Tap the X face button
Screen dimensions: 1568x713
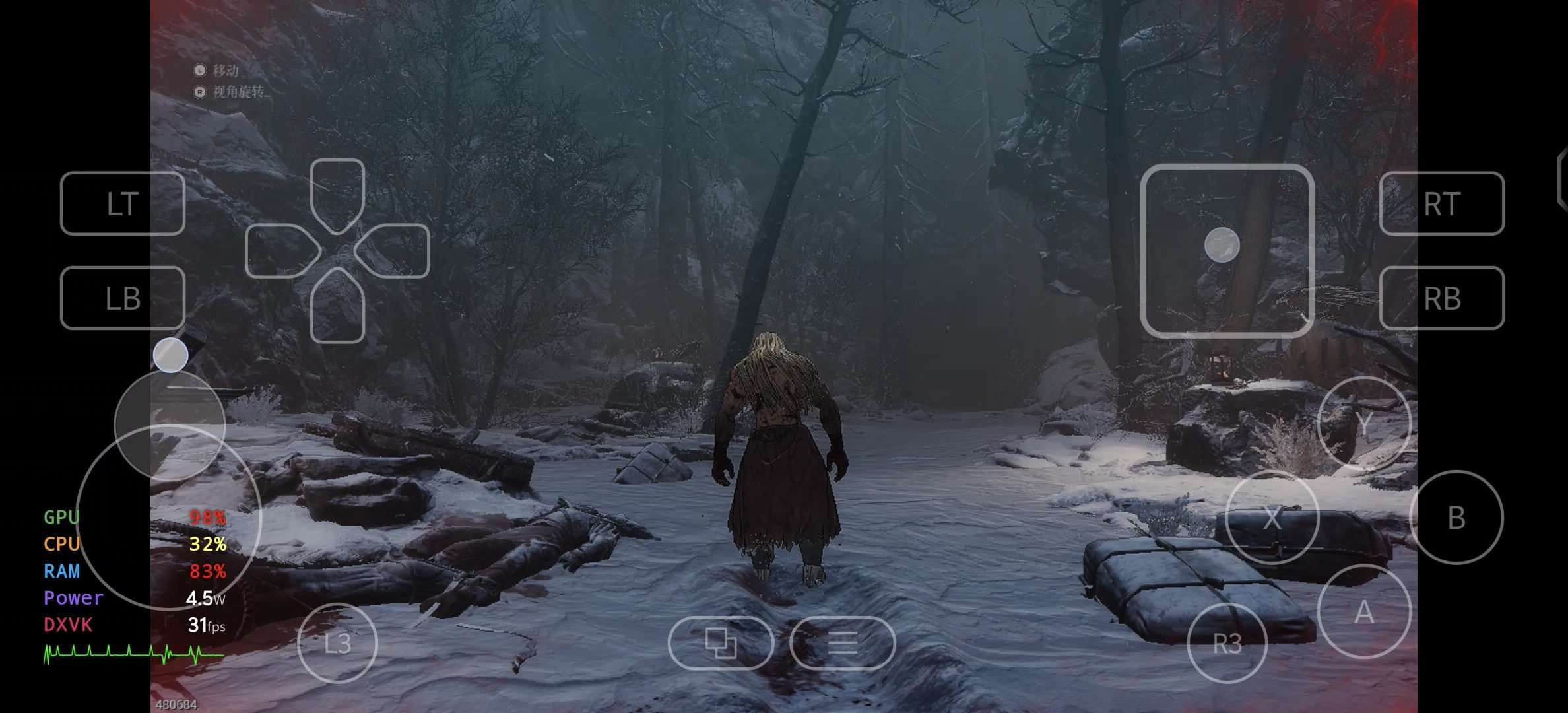1272,518
